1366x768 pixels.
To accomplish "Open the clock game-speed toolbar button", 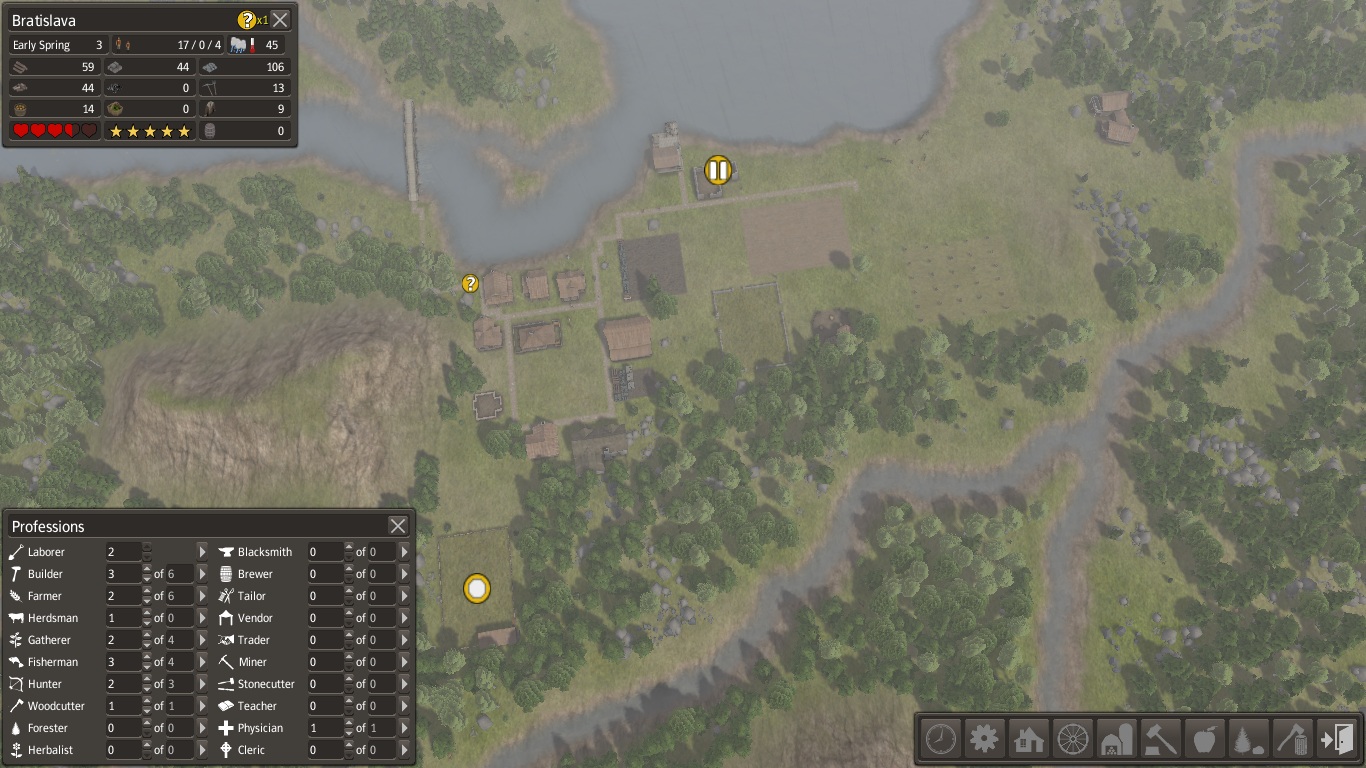I will [941, 740].
